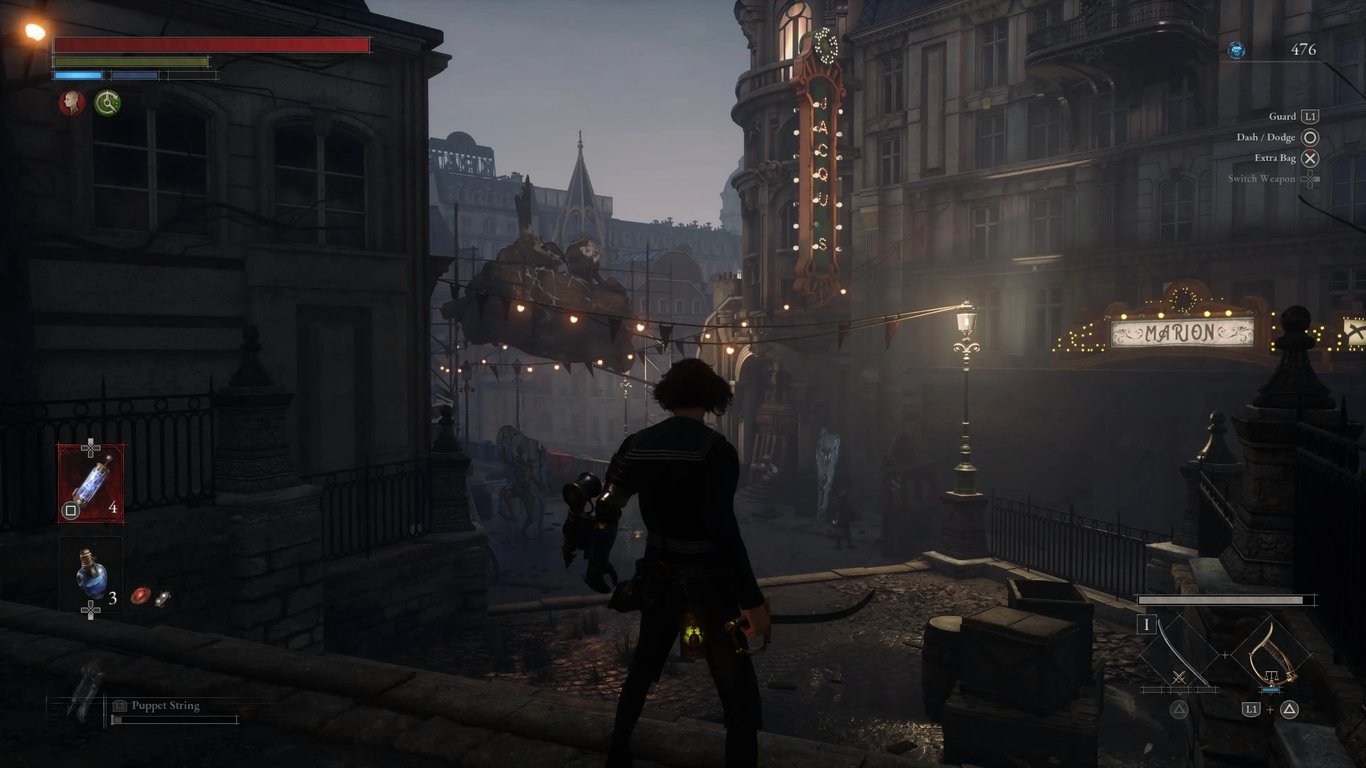This screenshot has height=768, width=1366.
Task: Select the small silver item icon
Action: point(162,598)
